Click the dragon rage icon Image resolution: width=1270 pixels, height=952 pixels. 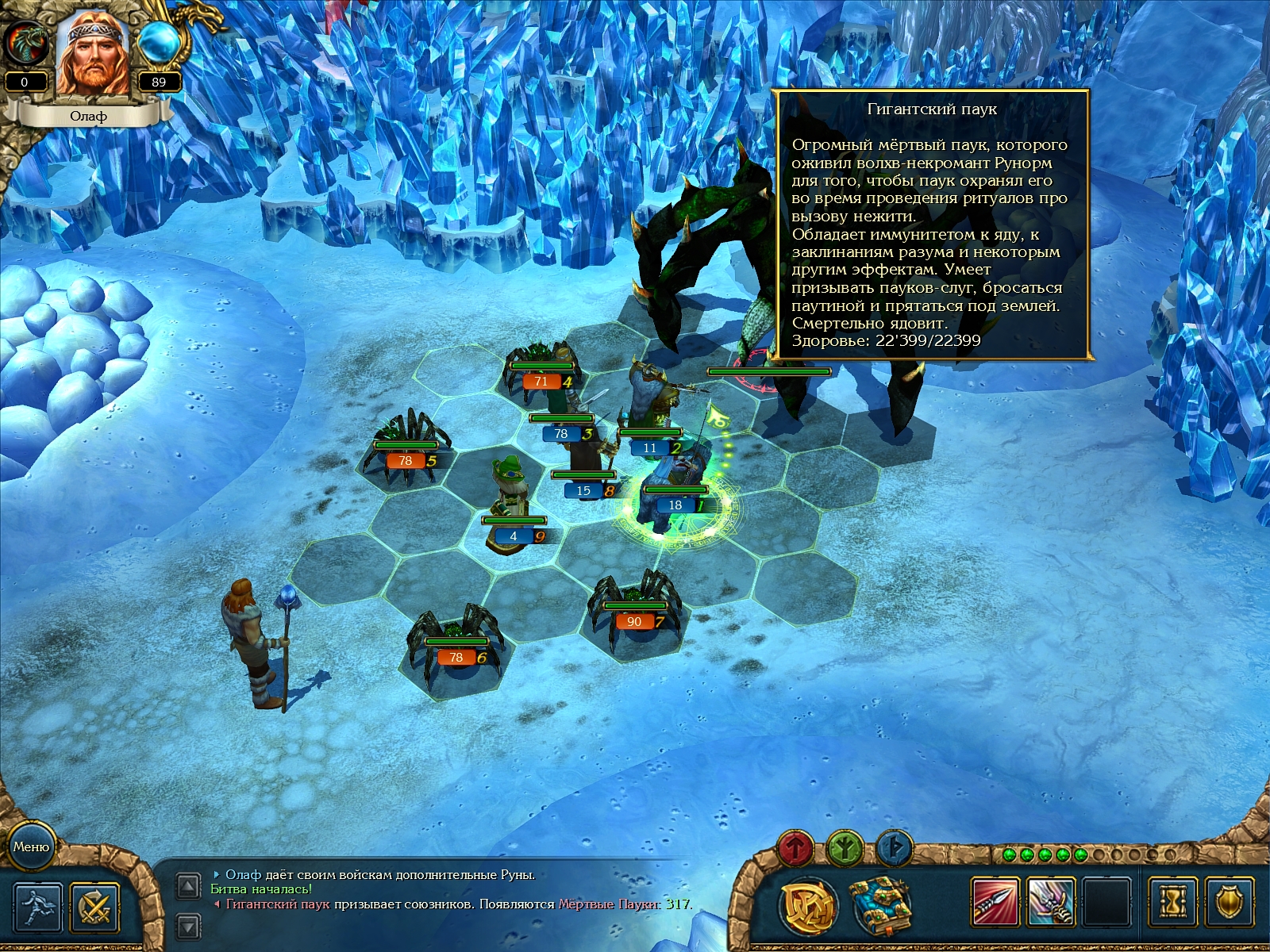point(25,42)
